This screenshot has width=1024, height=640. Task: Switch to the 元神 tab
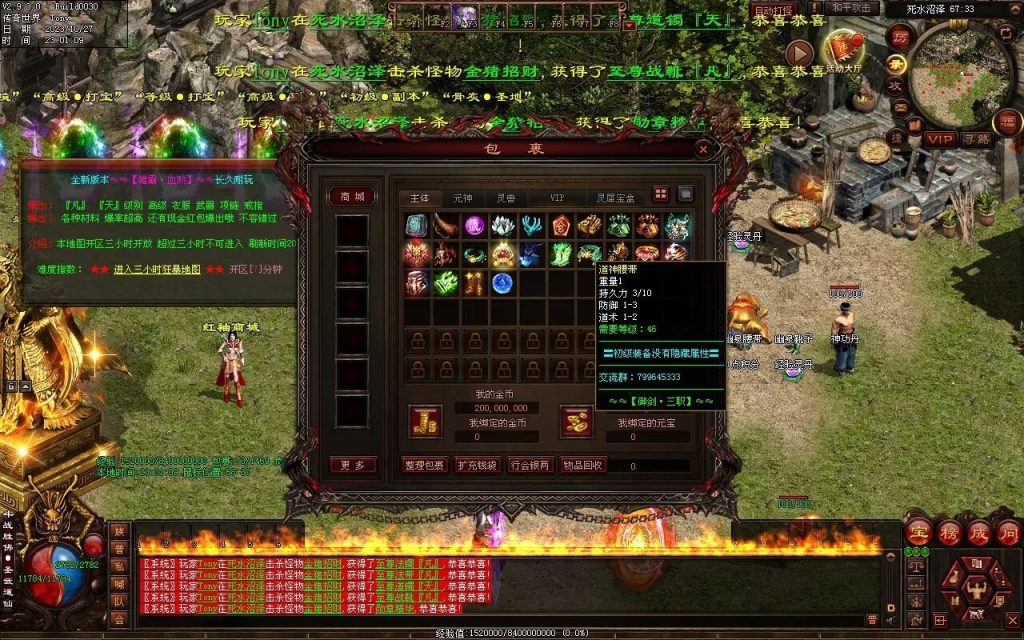tap(463, 198)
